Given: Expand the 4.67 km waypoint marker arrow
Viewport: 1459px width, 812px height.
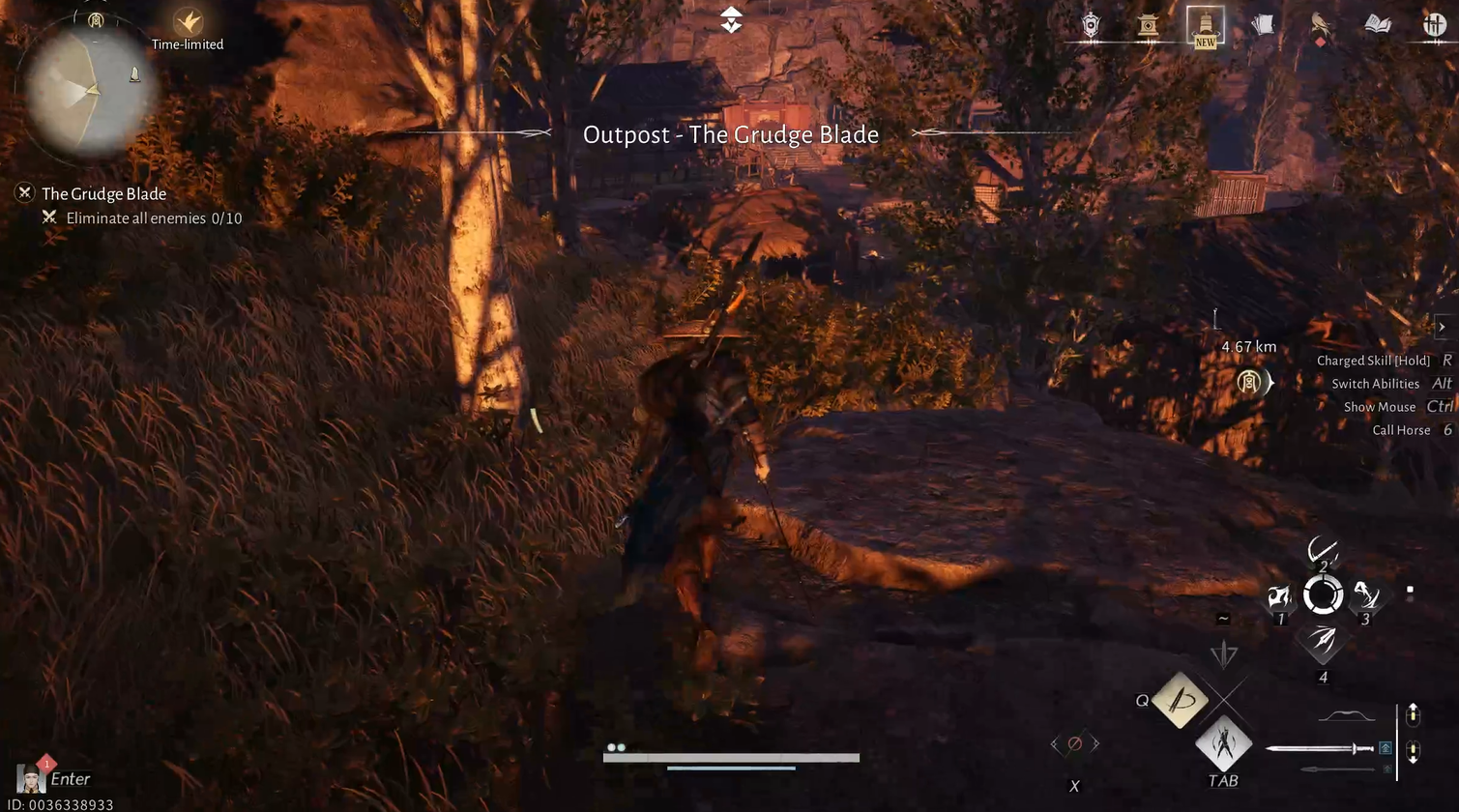Looking at the screenshot, I should click(1269, 383).
